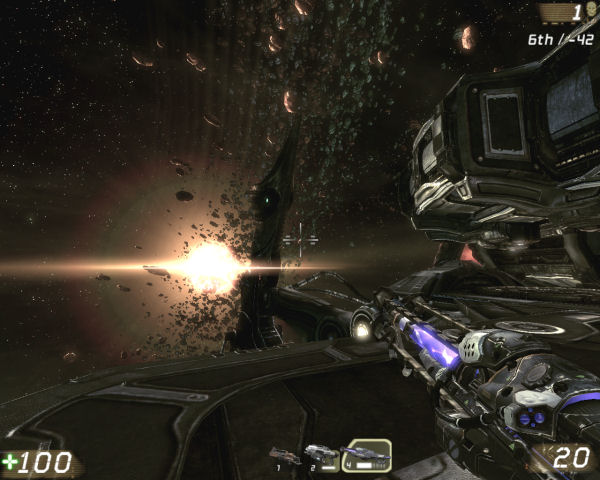Select the weapon in slot 1
This screenshot has width=600, height=480.
click(x=287, y=458)
